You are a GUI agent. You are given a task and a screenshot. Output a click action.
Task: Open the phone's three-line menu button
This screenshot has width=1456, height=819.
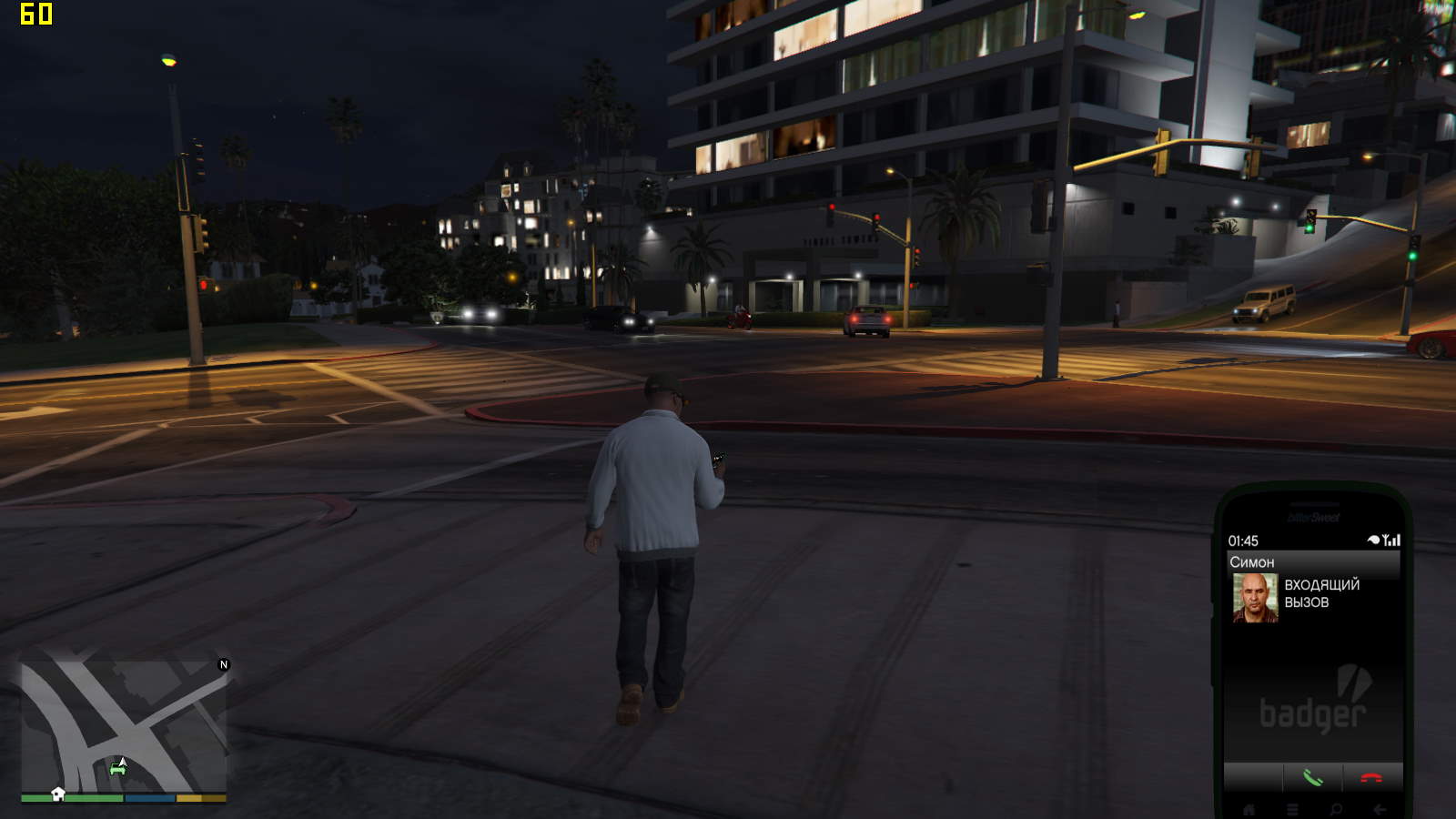pos(1292,809)
